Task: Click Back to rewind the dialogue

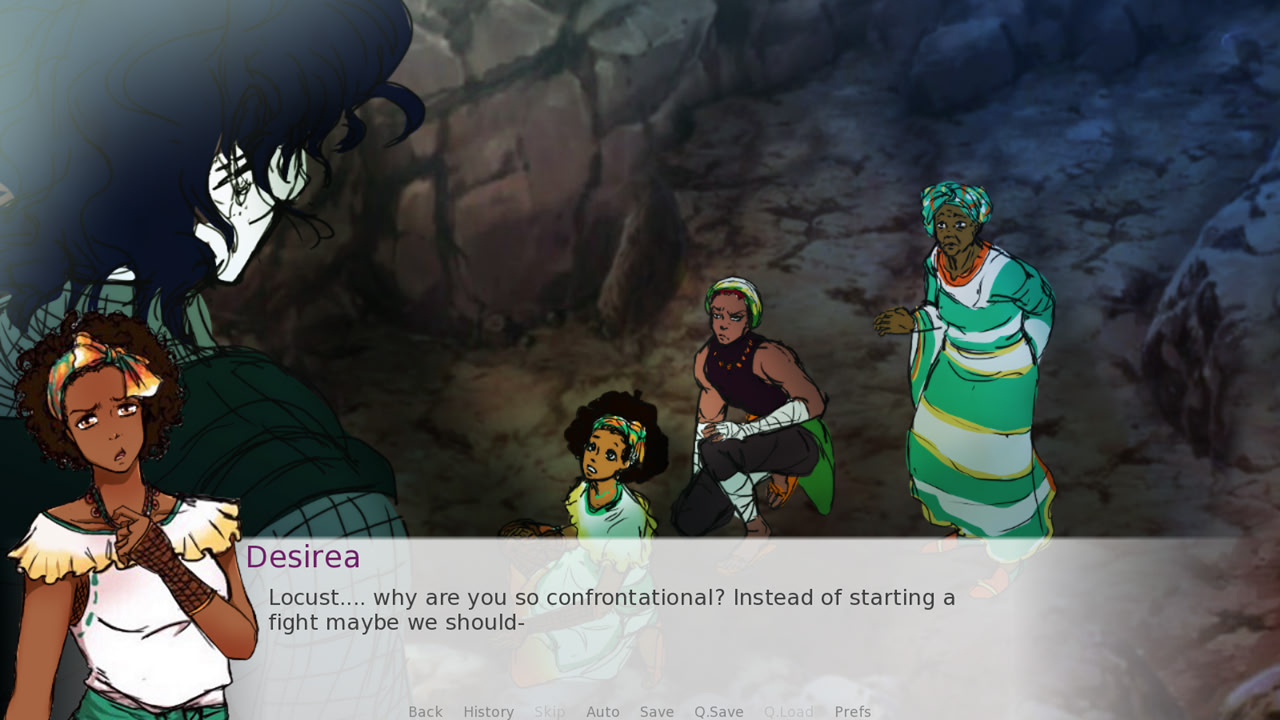Action: coord(425,711)
